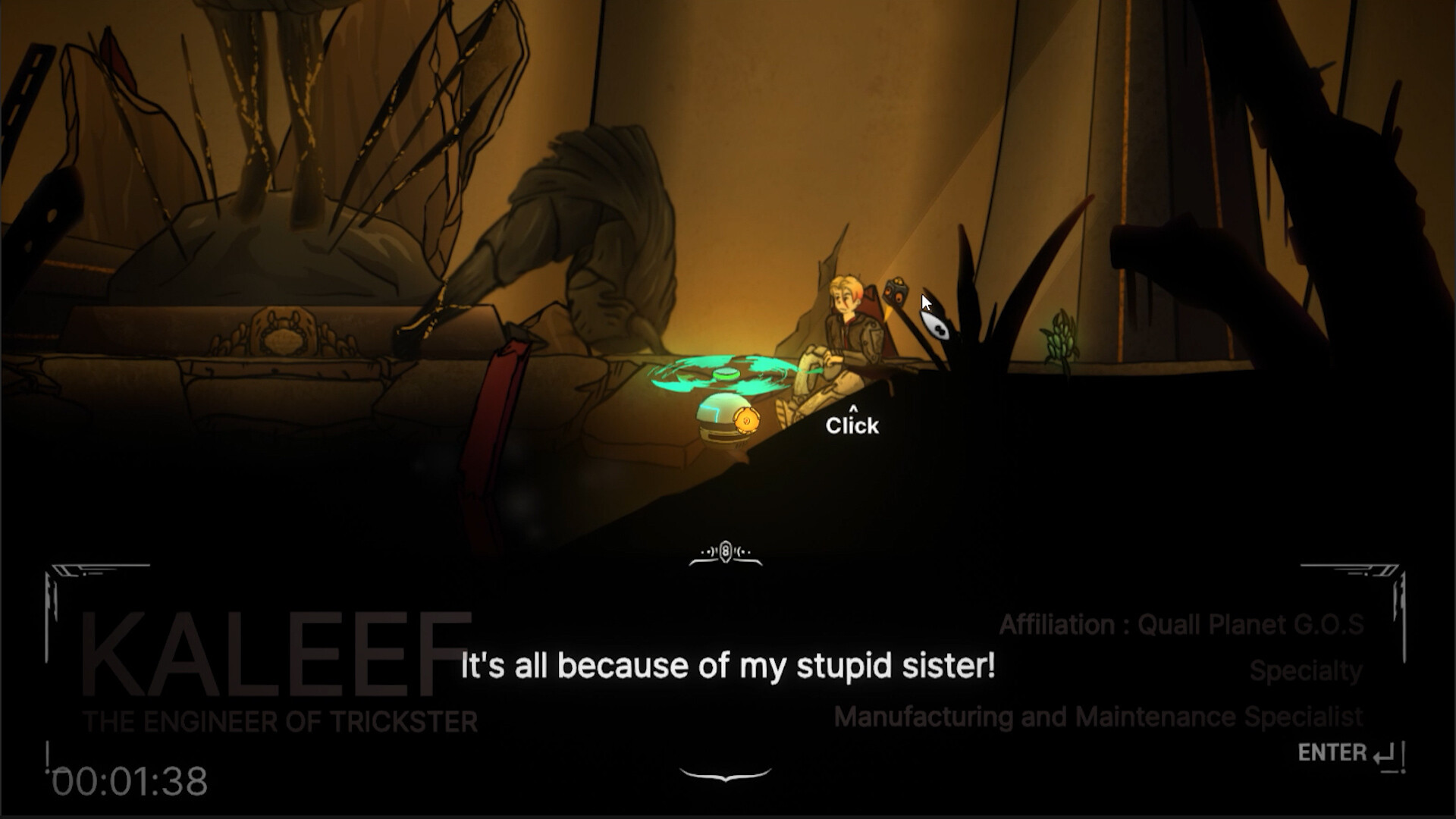Select the orange coin emblem on the device
The image size is (1456, 819).
tap(747, 419)
